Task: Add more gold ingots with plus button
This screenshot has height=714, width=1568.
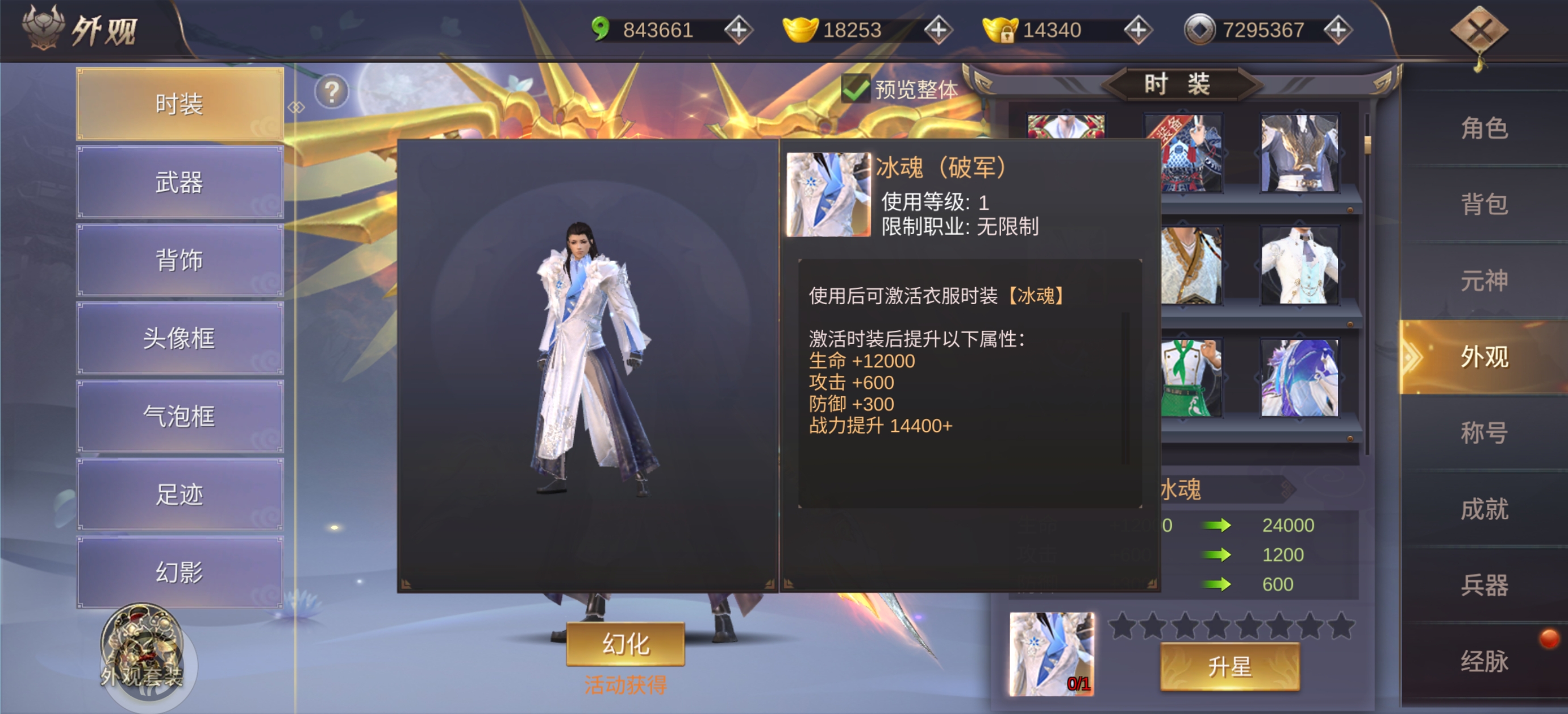Action: pyautogui.click(x=938, y=30)
